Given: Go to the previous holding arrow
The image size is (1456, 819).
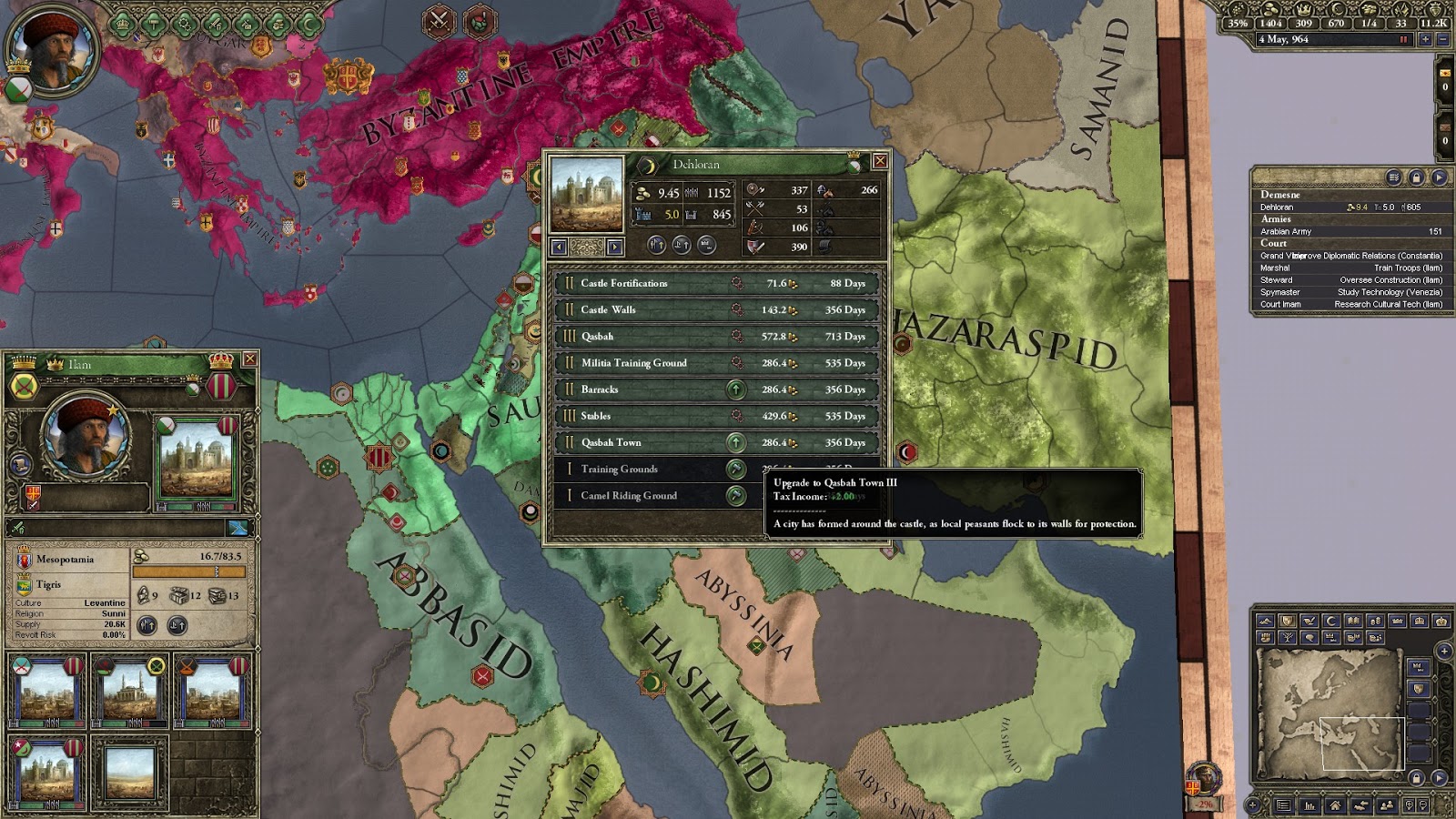Looking at the screenshot, I should pos(559,247).
